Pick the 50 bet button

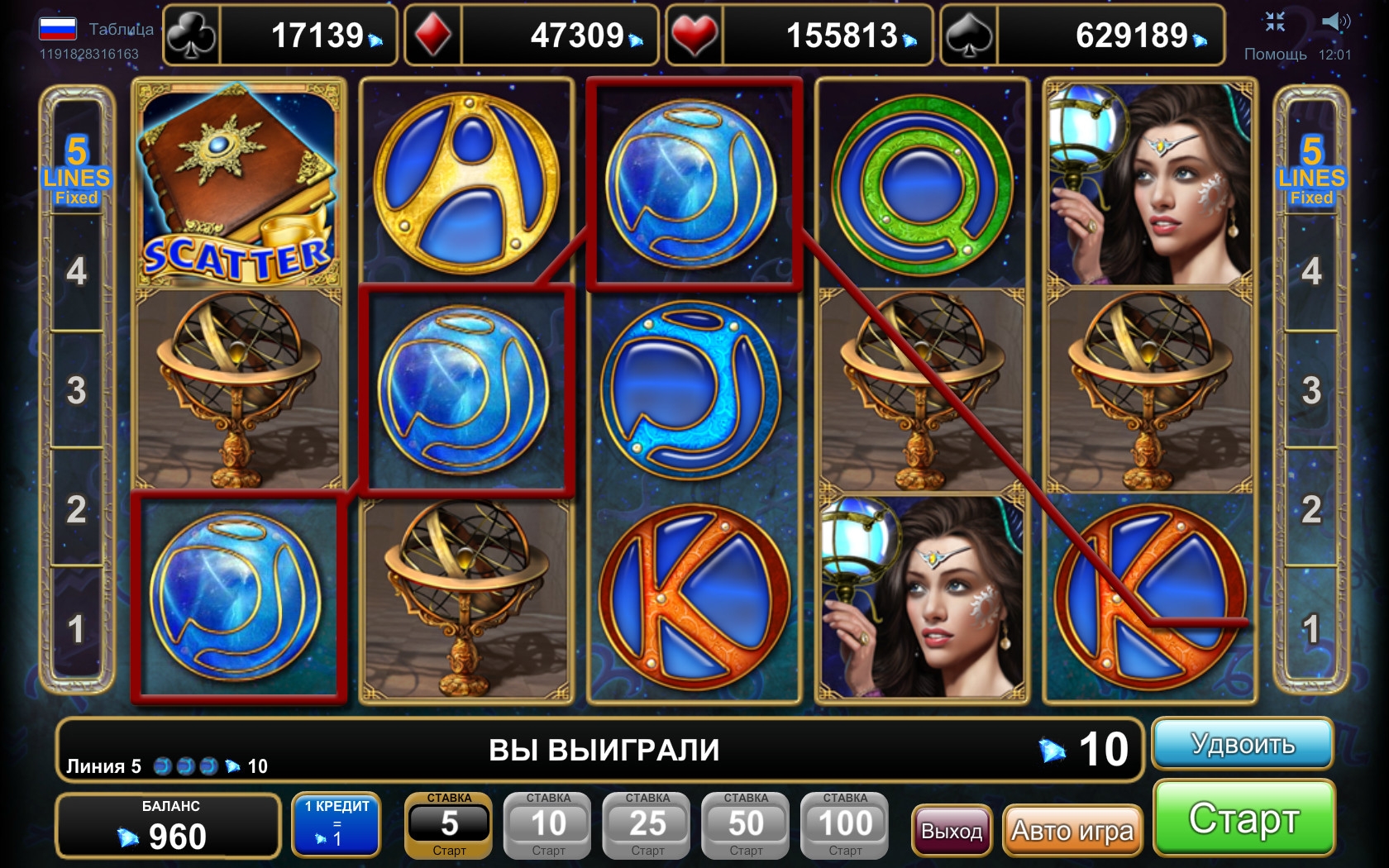click(x=746, y=825)
